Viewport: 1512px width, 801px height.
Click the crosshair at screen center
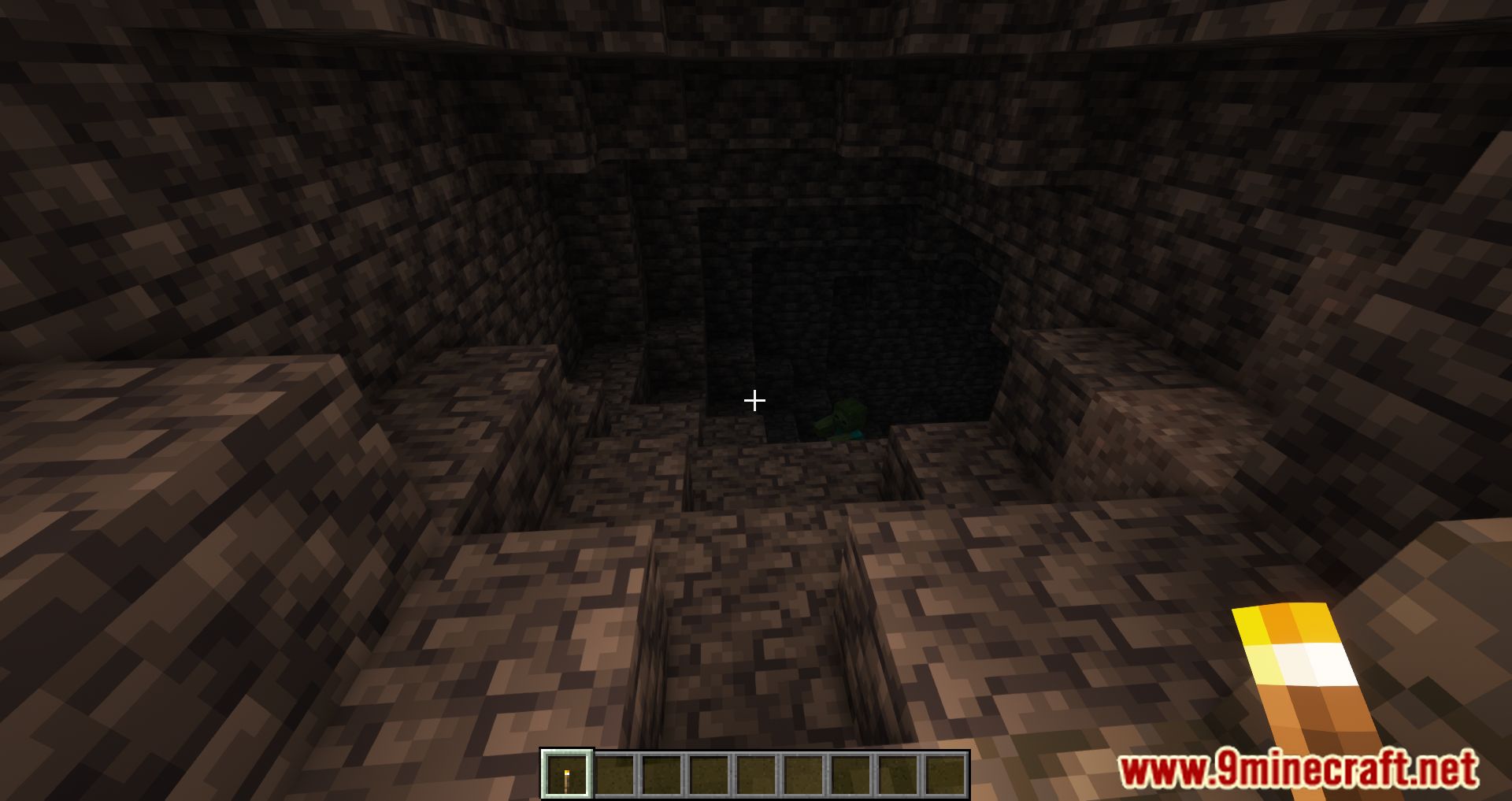(754, 401)
